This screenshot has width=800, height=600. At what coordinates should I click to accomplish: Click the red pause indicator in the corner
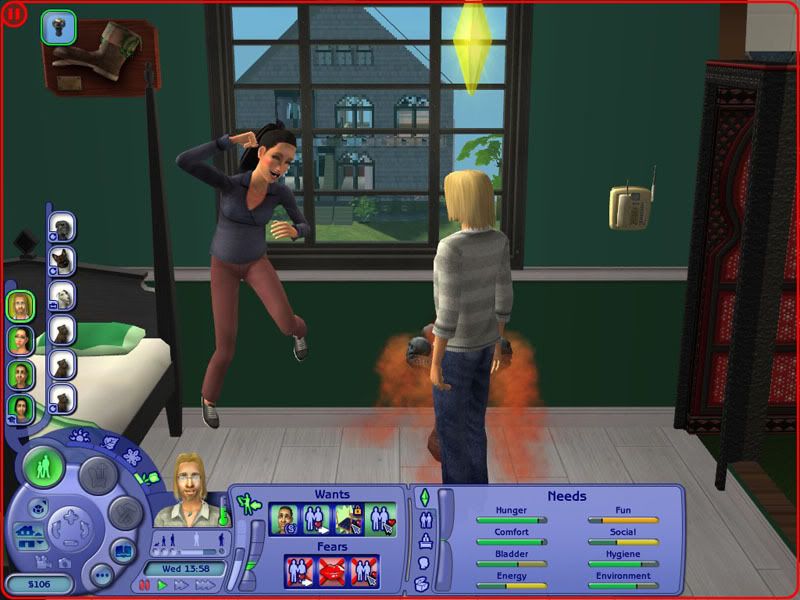tap(15, 15)
